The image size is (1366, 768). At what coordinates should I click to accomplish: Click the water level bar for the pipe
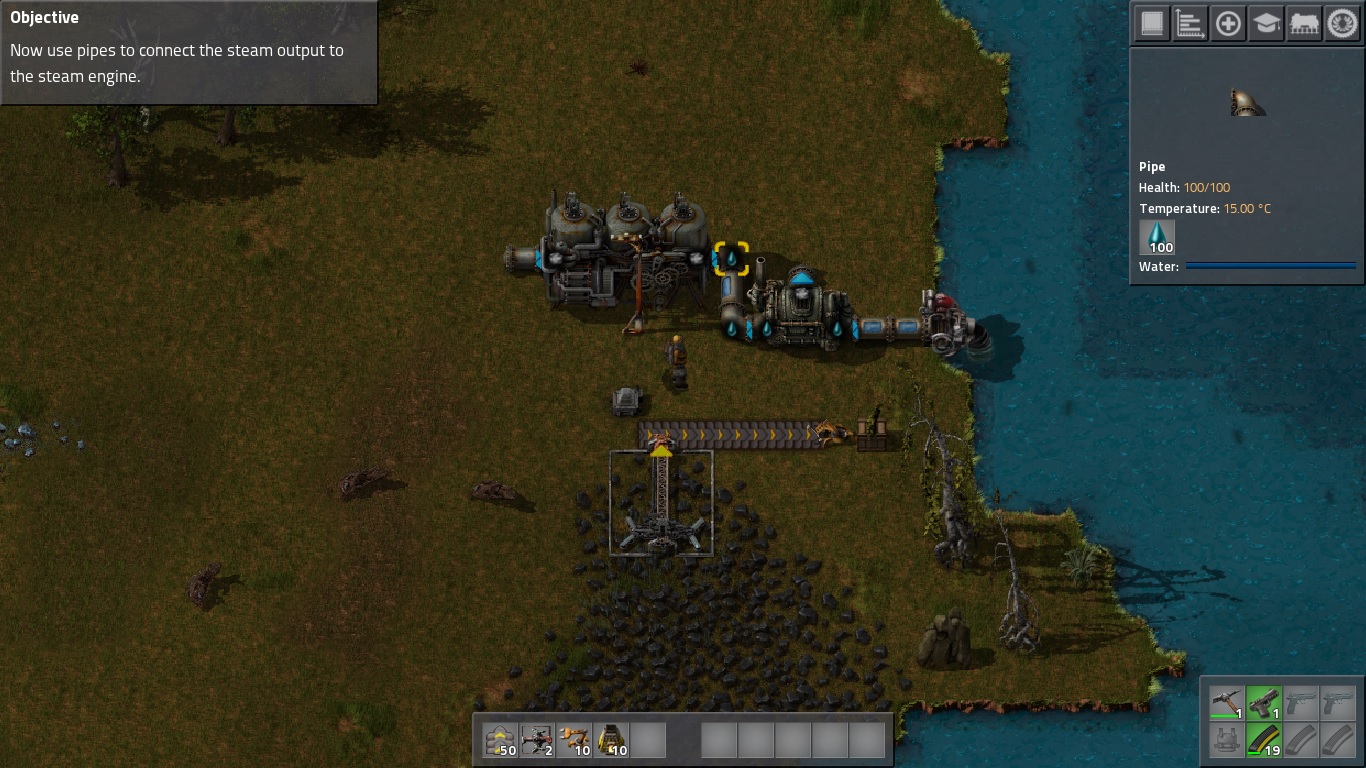click(1272, 266)
